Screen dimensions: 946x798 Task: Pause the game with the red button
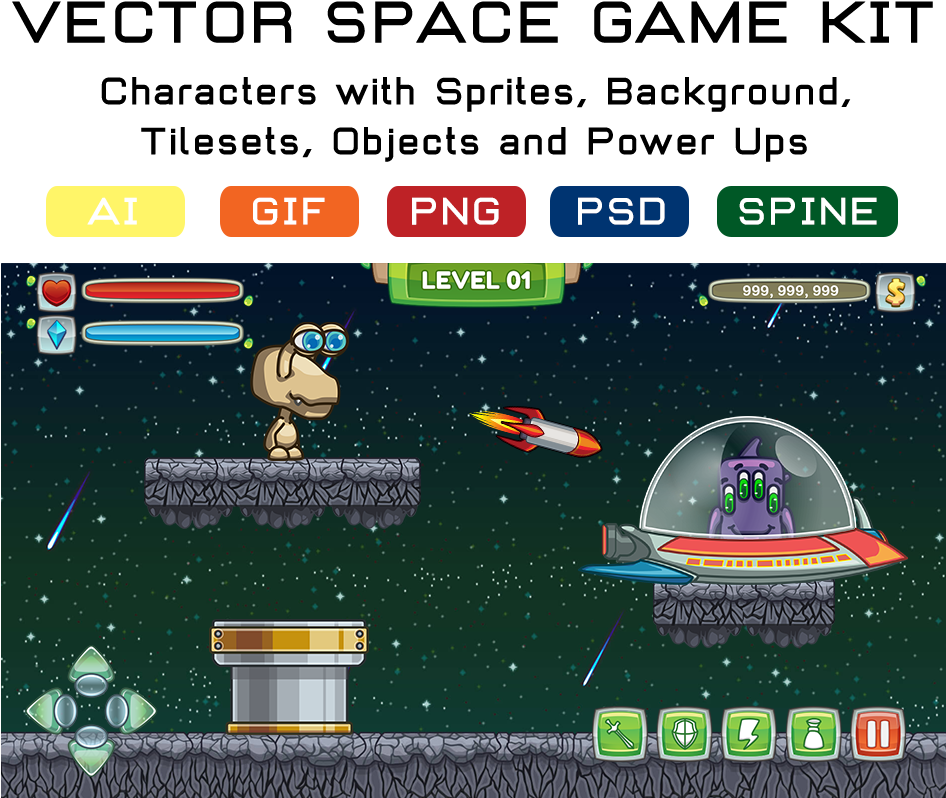click(878, 735)
